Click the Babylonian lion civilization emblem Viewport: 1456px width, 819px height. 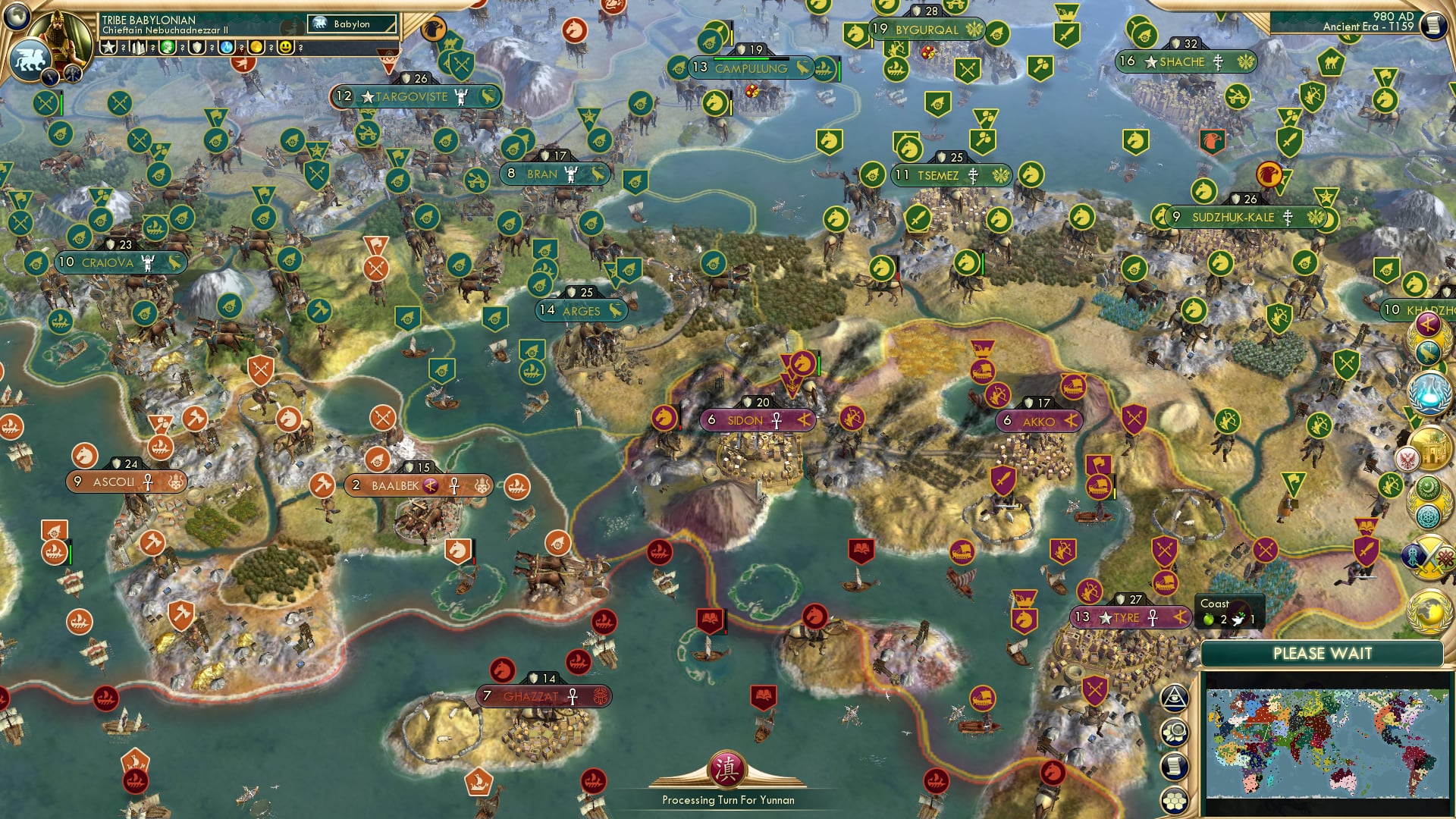pyautogui.click(x=30, y=59)
